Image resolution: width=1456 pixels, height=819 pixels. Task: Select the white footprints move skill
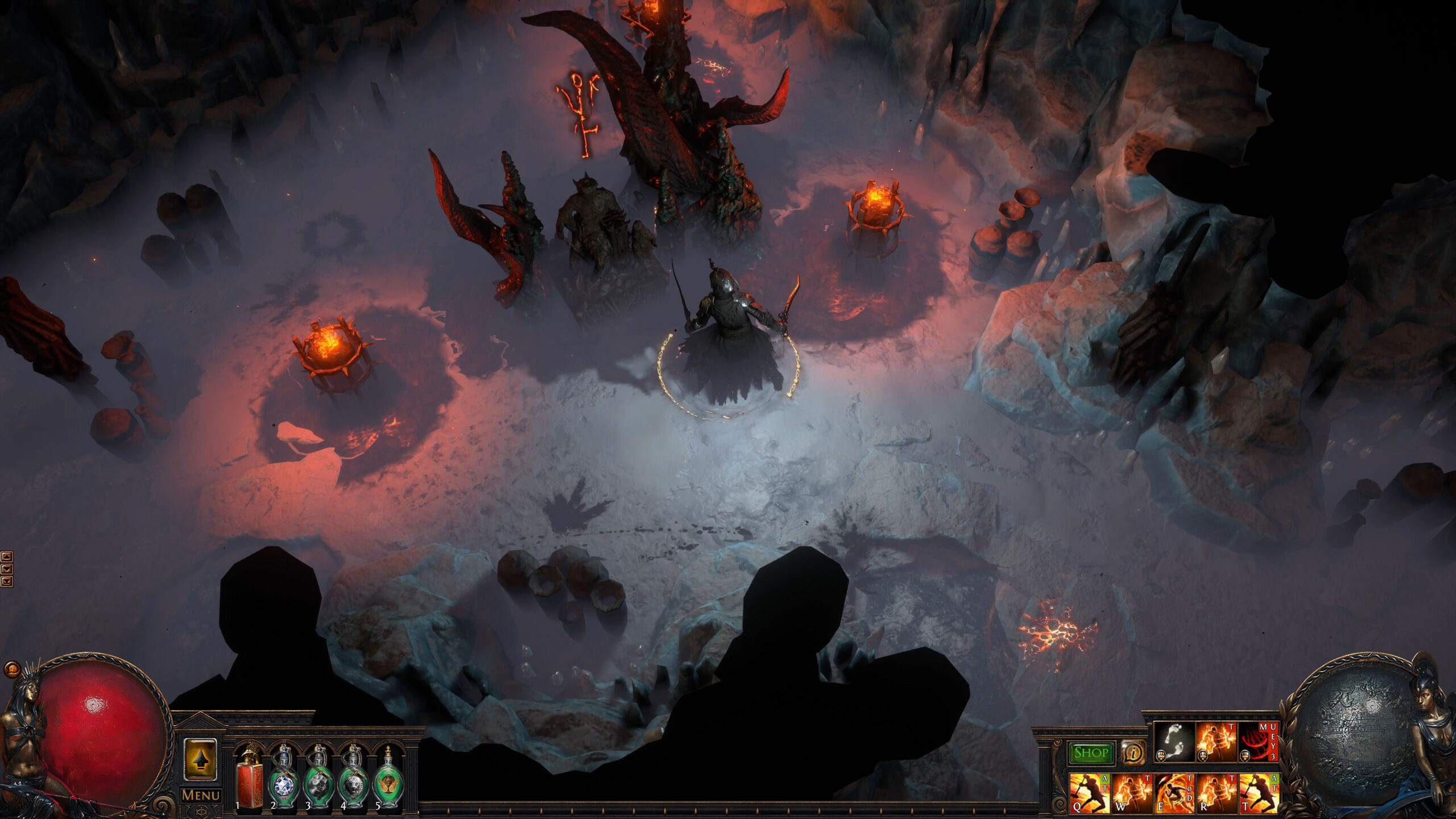coord(1174,742)
